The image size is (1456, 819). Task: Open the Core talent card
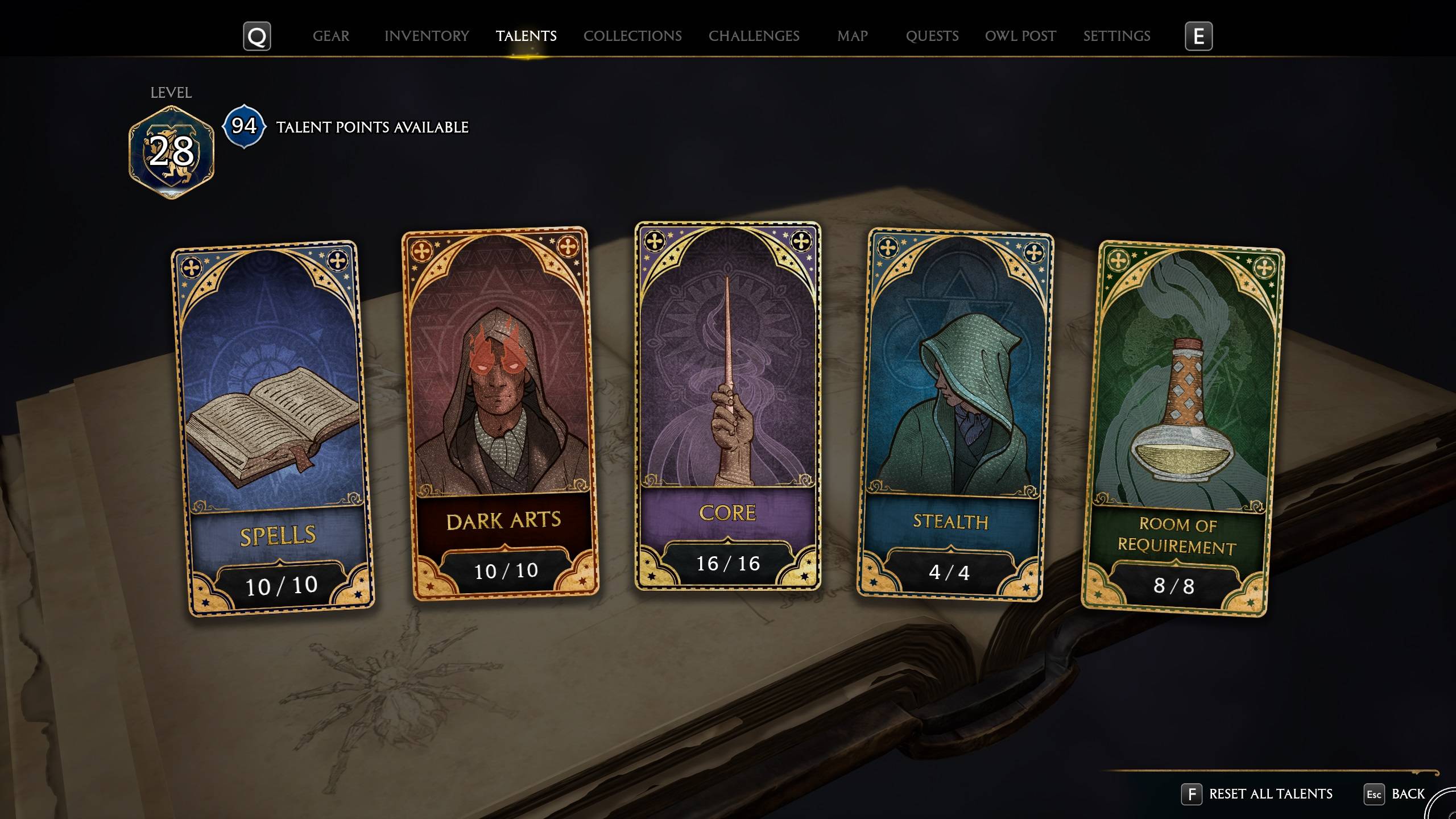pos(727,405)
